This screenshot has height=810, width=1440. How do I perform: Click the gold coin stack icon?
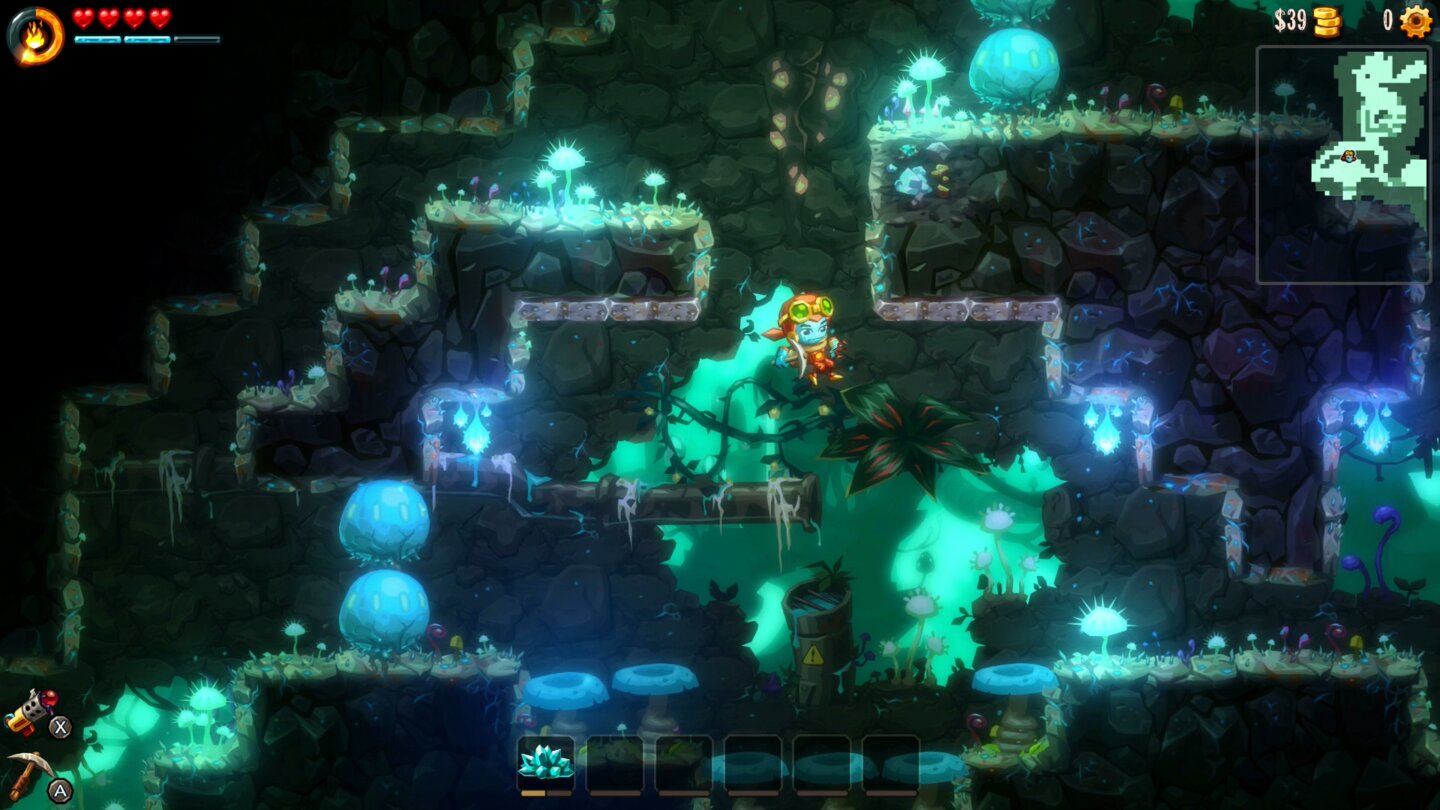pyautogui.click(x=1327, y=21)
